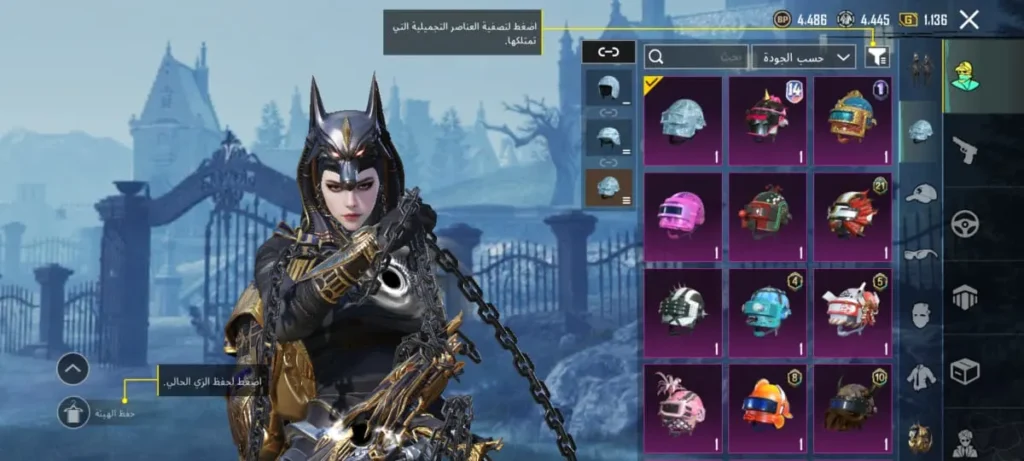Close the inventory screen
The height and width of the screenshot is (461, 1024).
pos(968,19)
